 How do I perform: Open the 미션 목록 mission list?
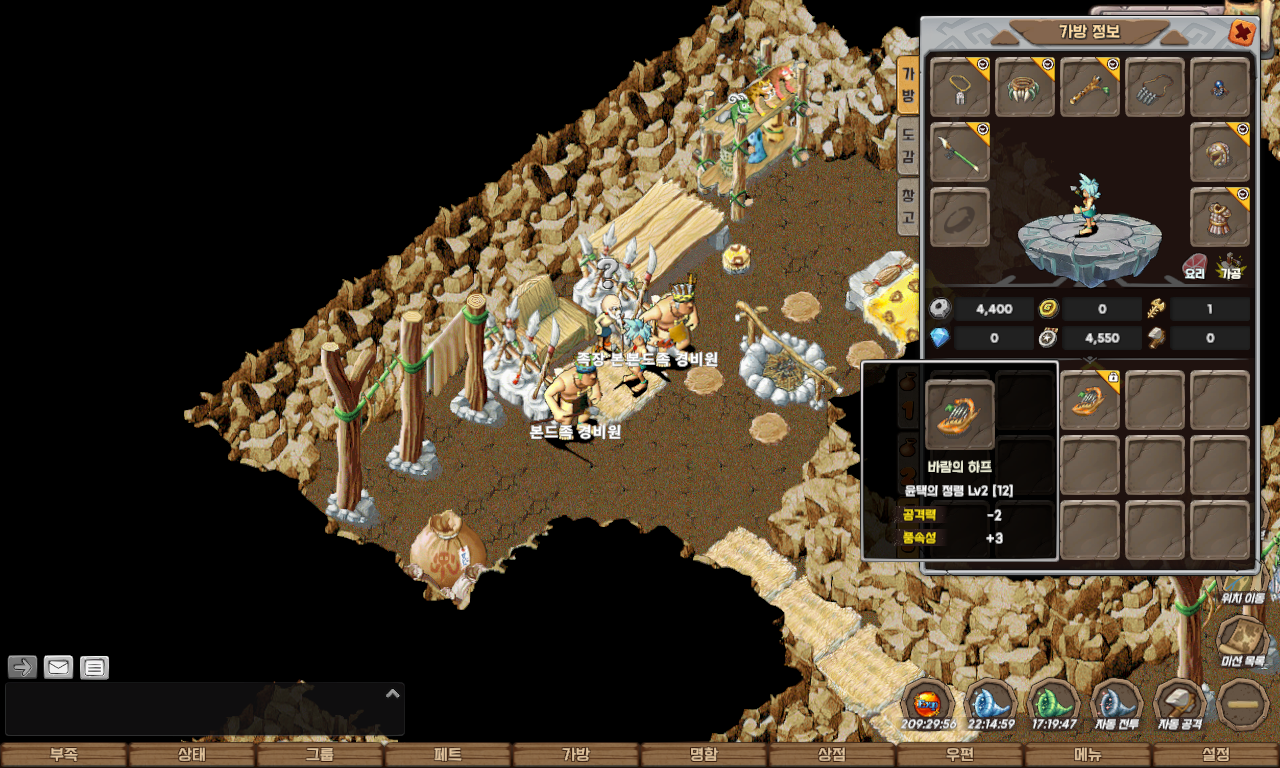click(x=1243, y=642)
